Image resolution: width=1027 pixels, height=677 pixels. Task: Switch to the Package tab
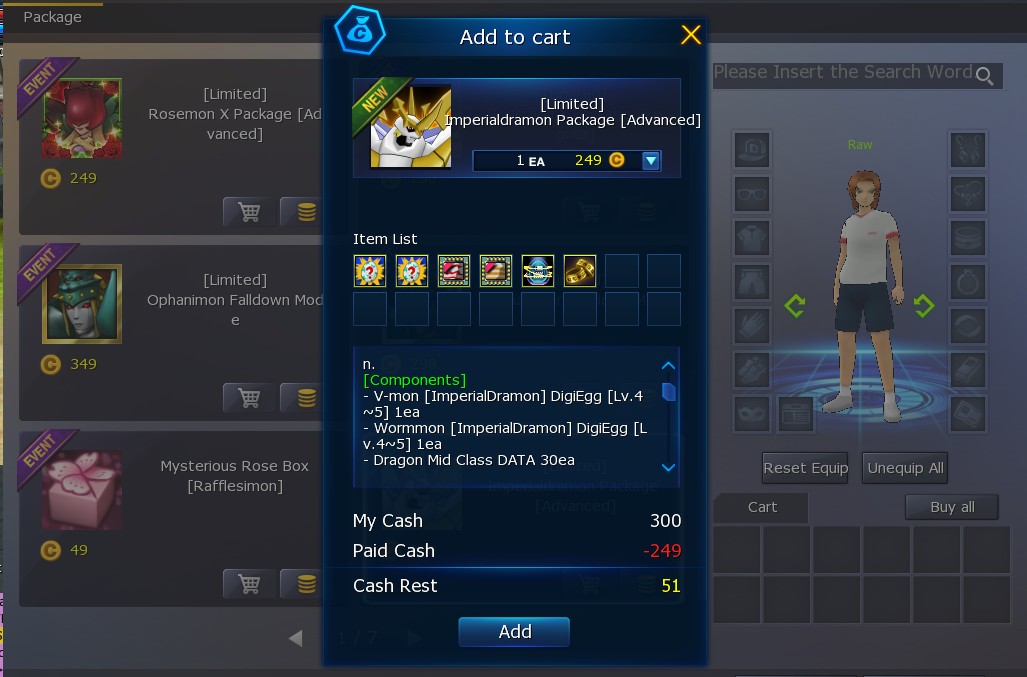point(52,17)
